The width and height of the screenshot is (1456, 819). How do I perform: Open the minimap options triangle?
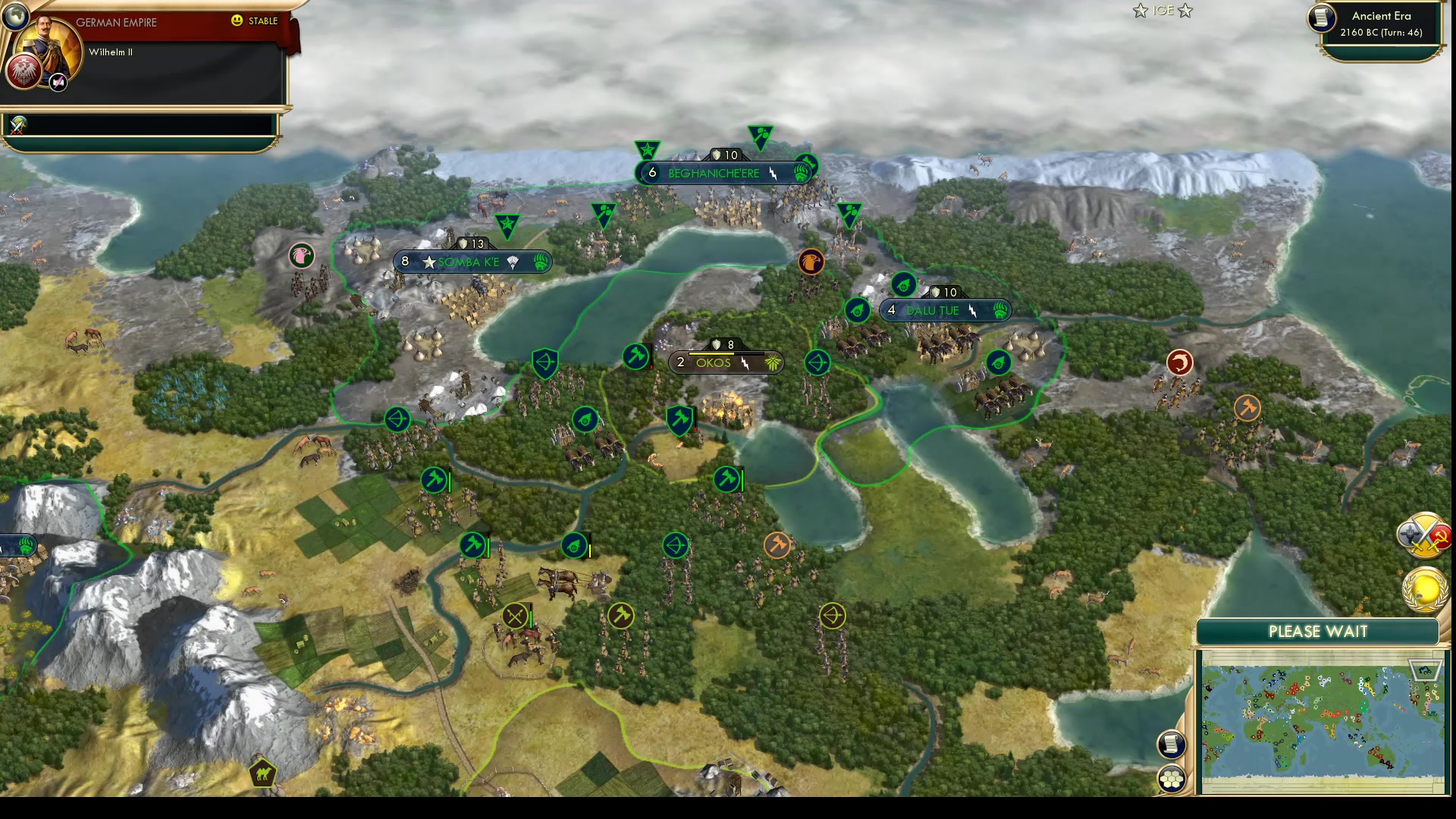[x=1427, y=670]
